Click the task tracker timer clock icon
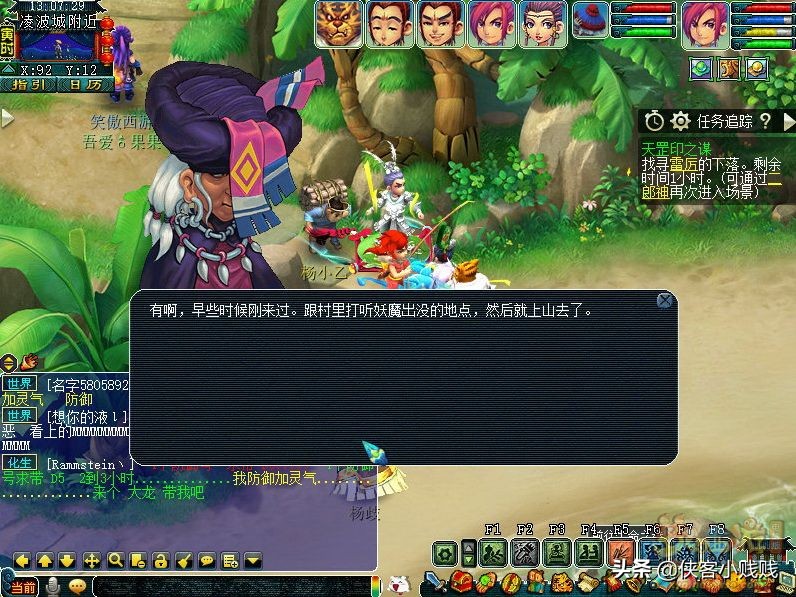This screenshot has width=796, height=597. click(654, 121)
